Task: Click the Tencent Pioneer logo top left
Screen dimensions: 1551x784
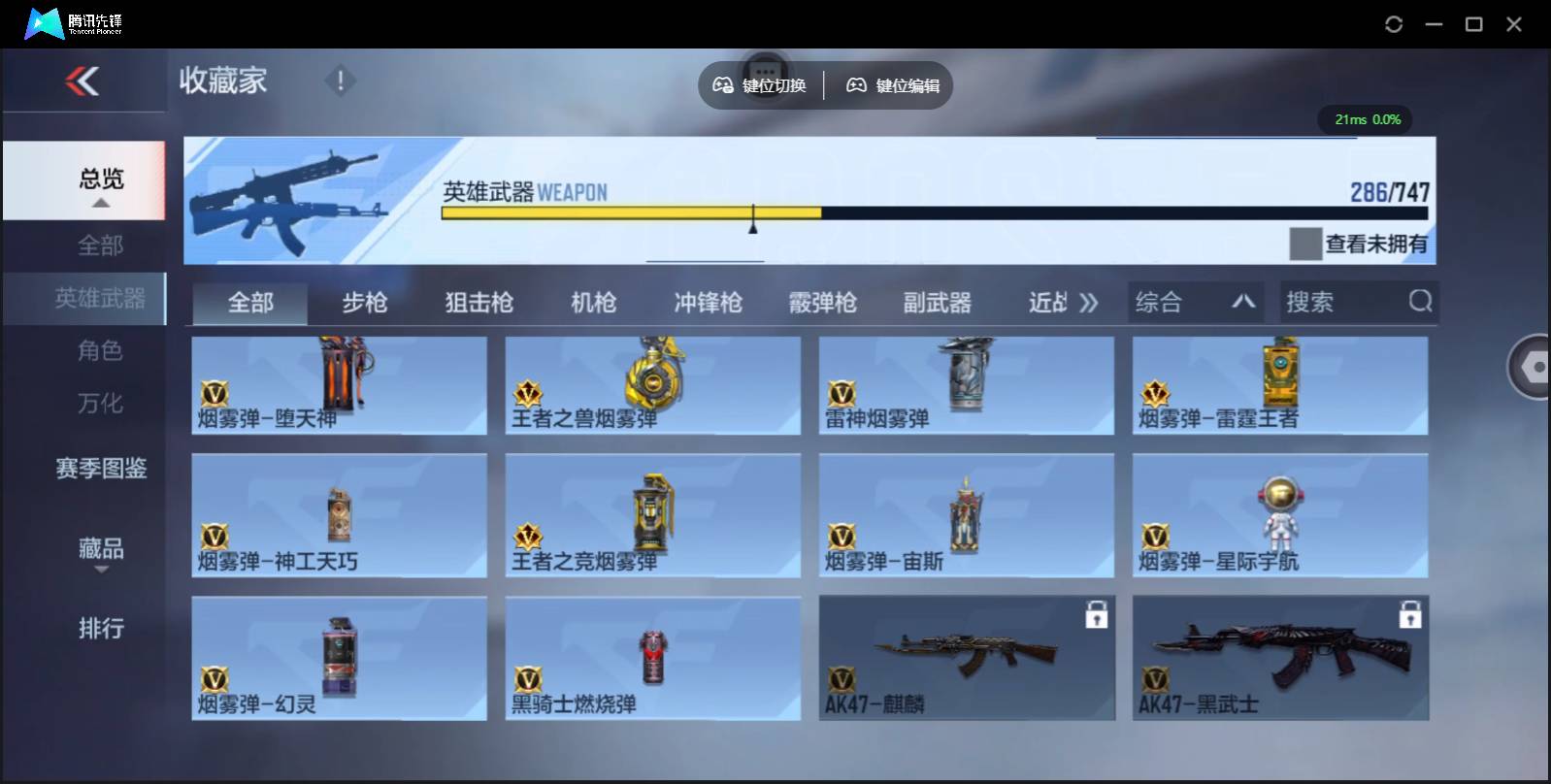Action: (x=44, y=23)
